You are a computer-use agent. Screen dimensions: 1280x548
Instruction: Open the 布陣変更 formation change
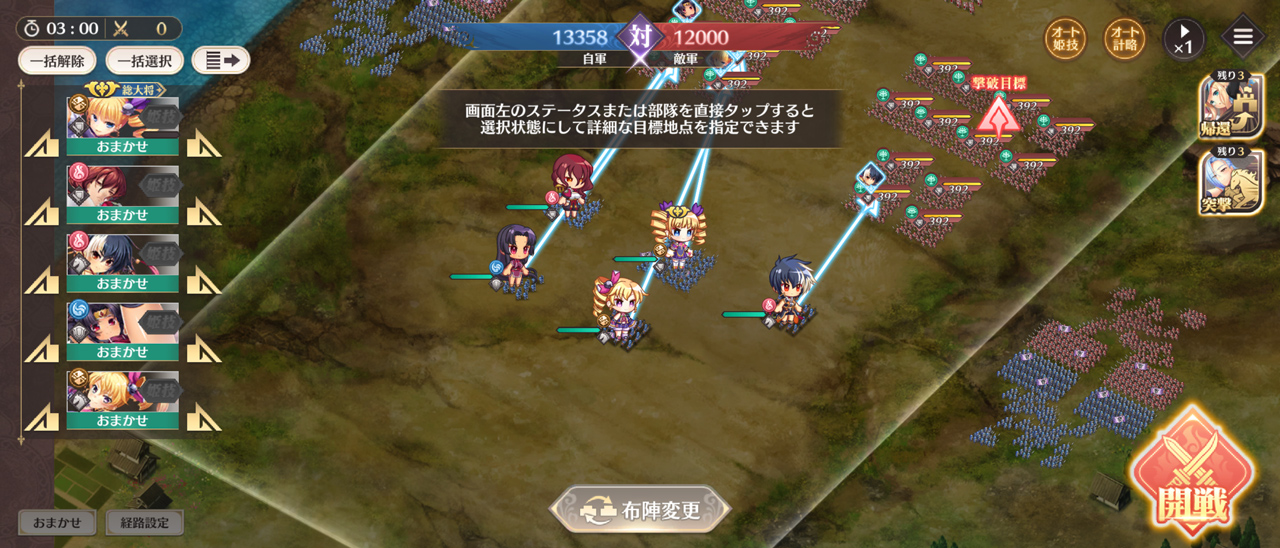[x=640, y=509]
